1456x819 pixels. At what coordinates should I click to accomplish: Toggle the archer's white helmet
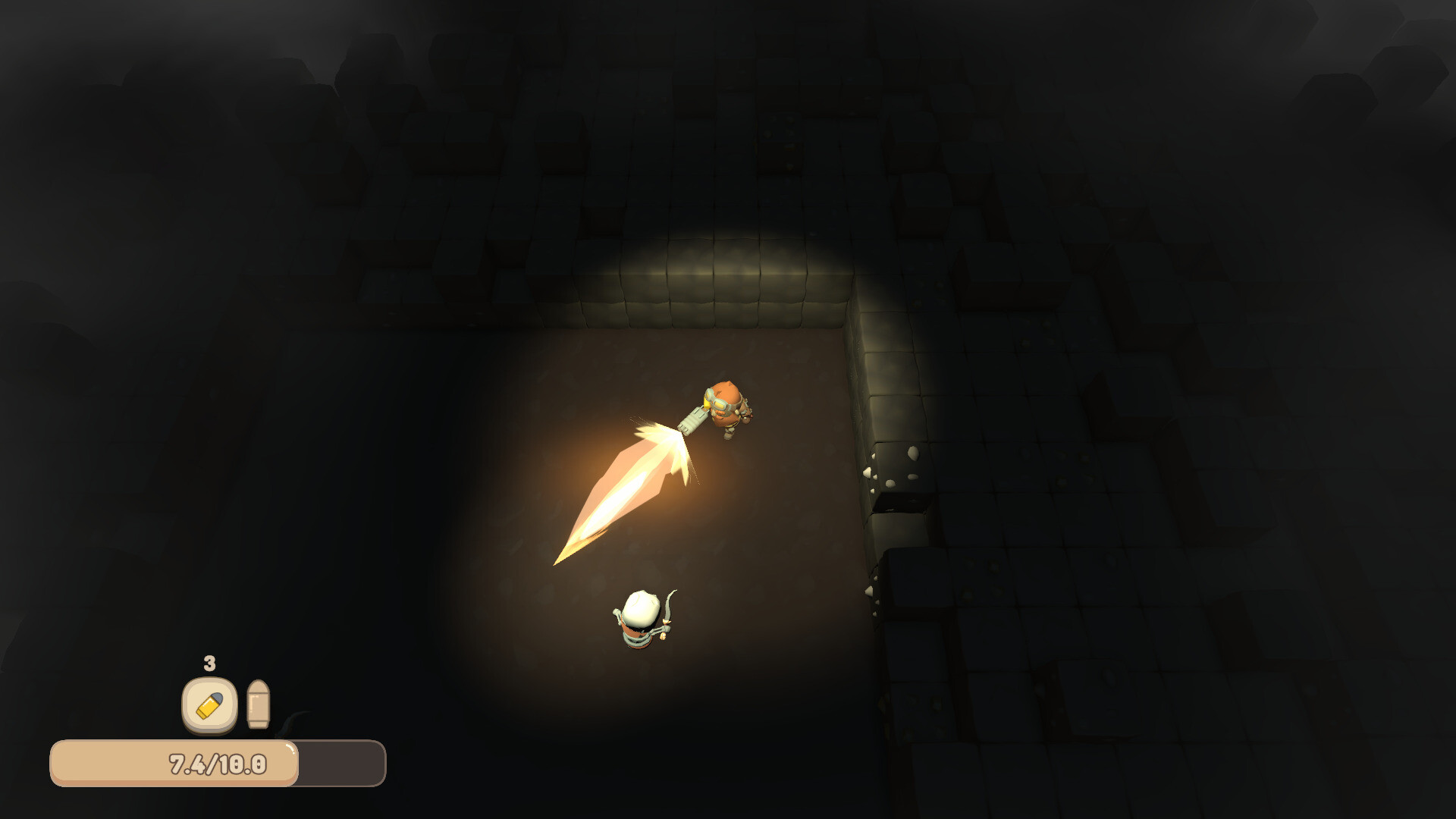[x=639, y=607]
